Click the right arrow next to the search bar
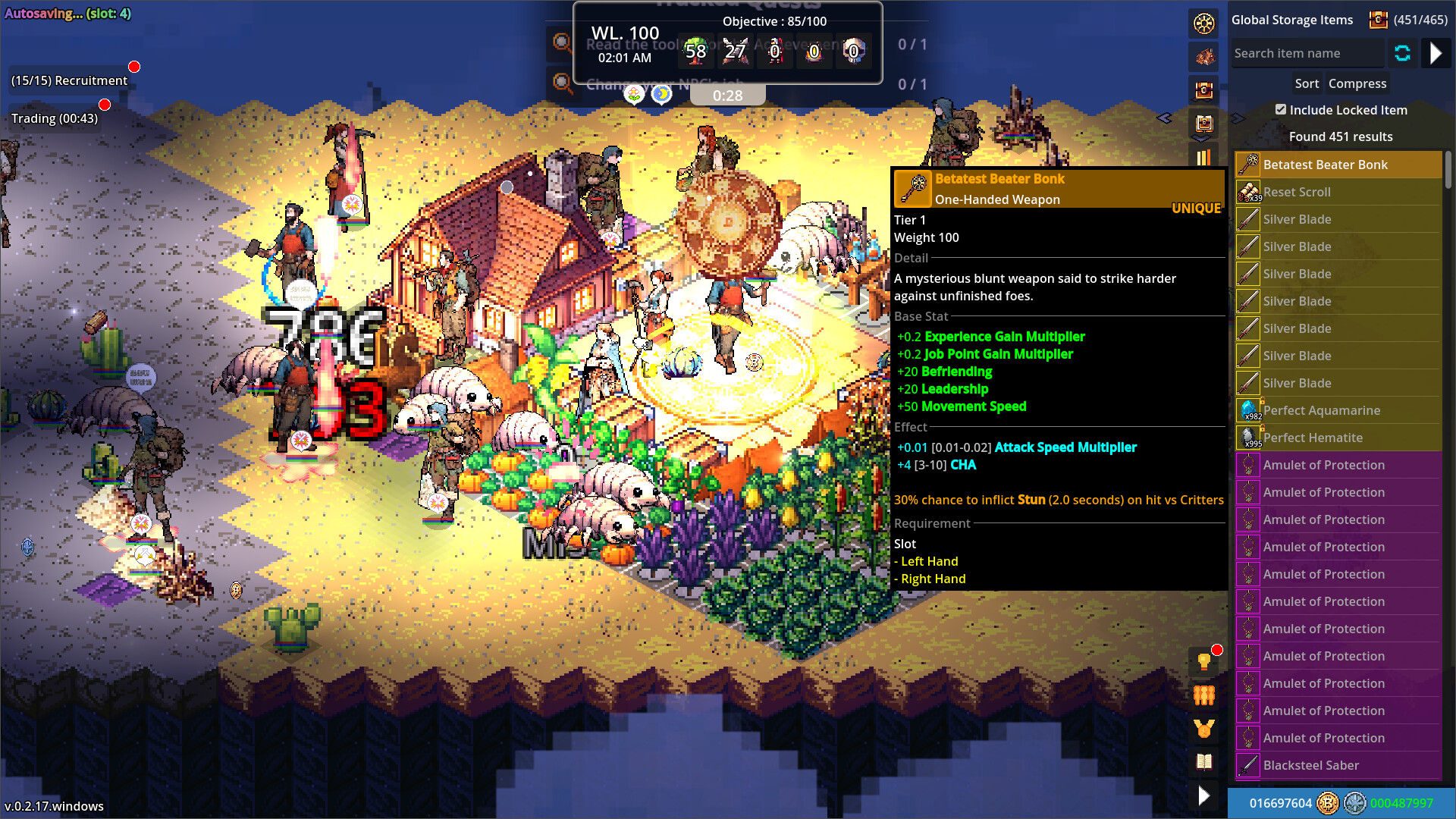The height and width of the screenshot is (819, 1456). 1436,53
